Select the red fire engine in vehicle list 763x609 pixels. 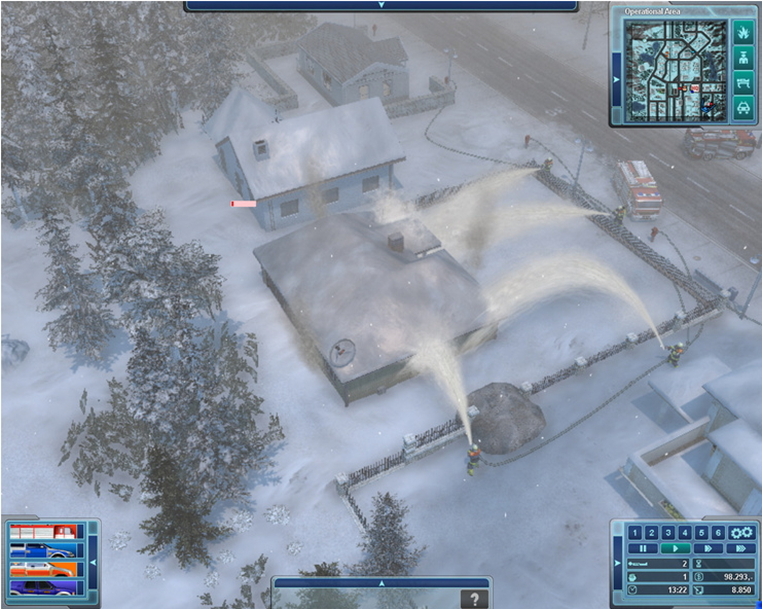click(42, 533)
